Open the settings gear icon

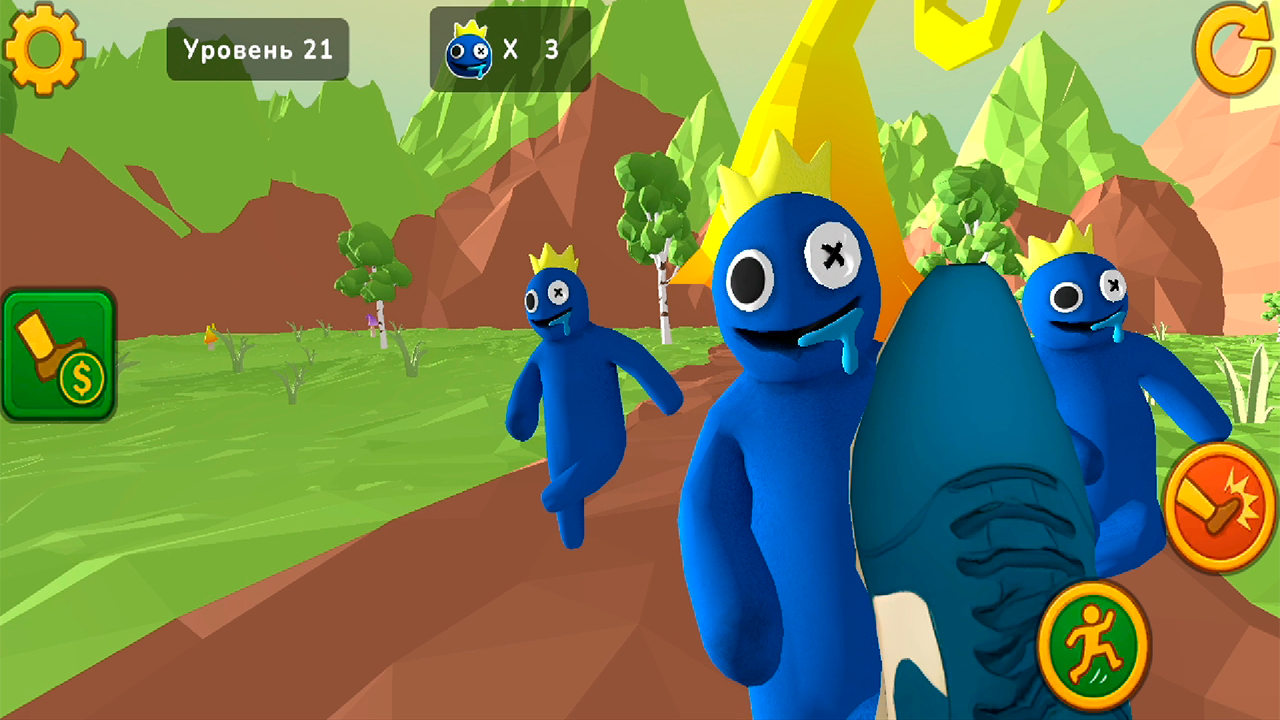click(x=45, y=48)
